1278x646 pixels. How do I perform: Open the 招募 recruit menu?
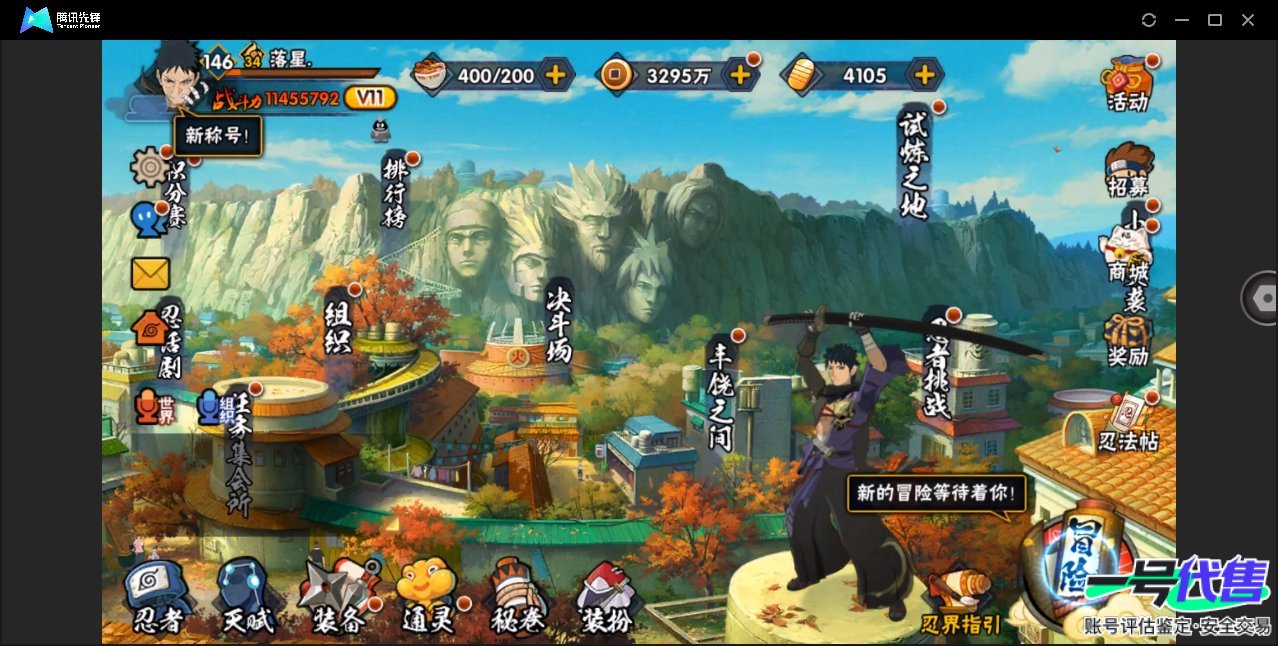coord(1128,170)
